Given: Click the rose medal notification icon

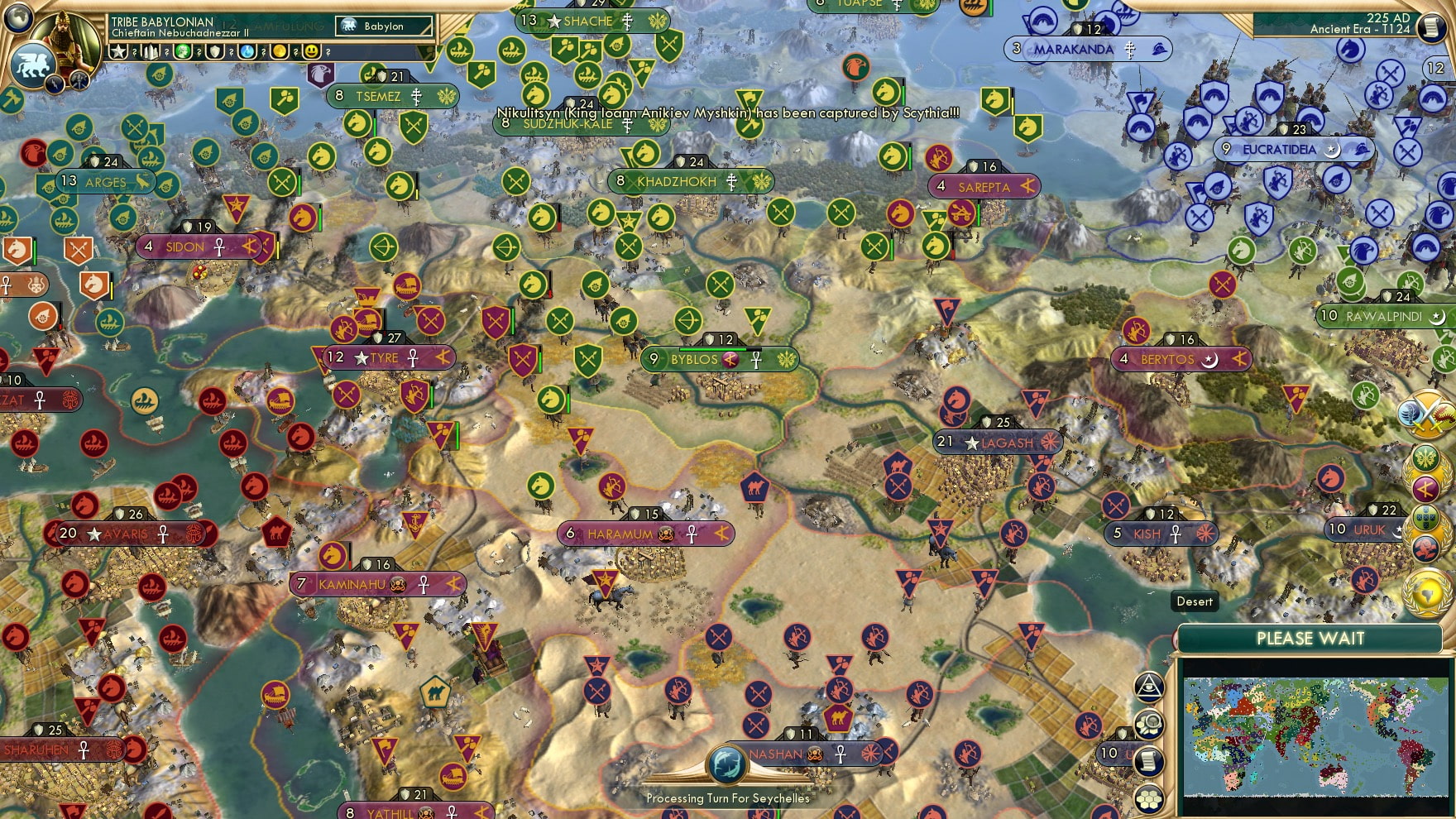Looking at the screenshot, I should pos(1425,548).
